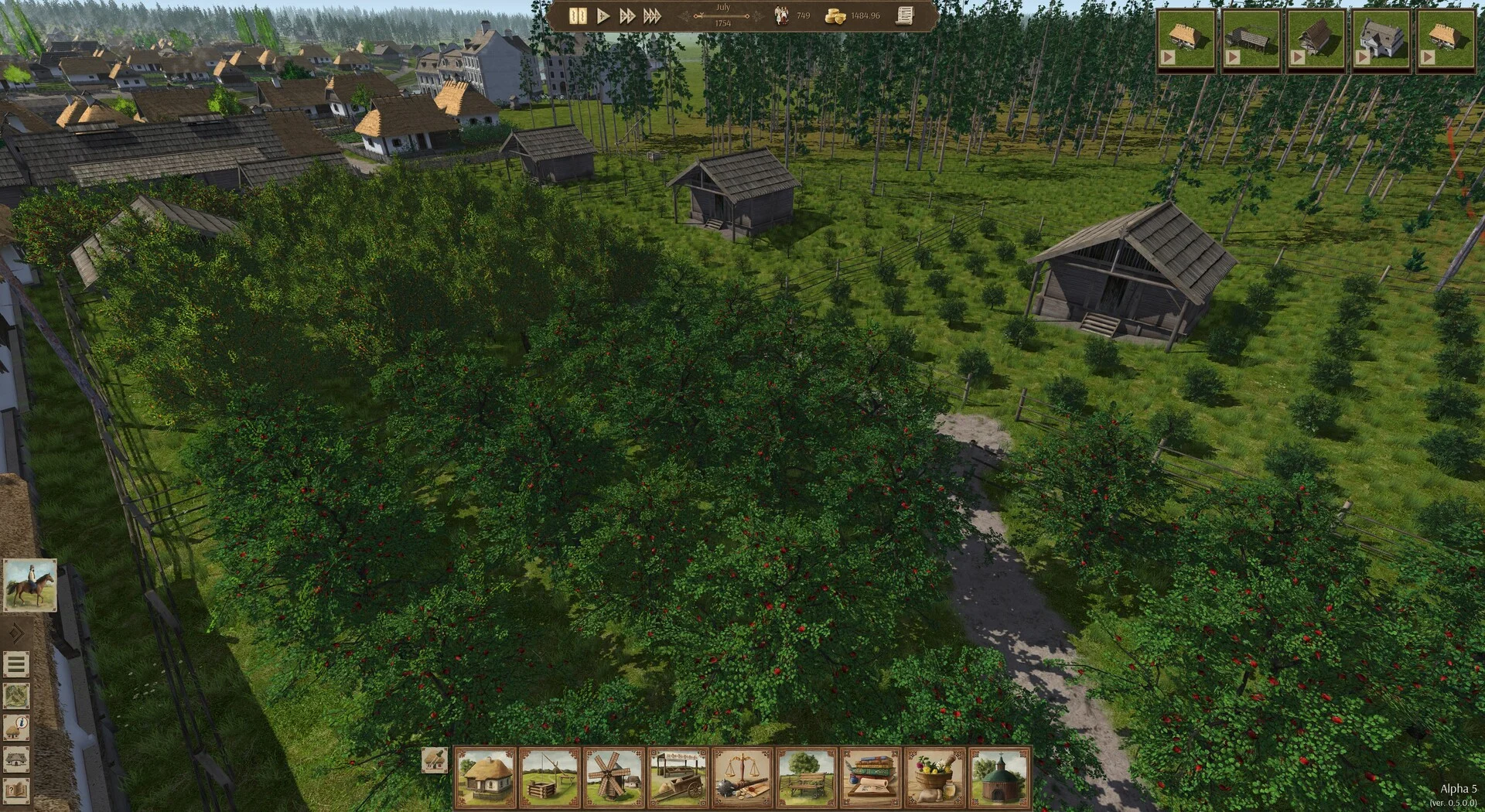Select the well building category

[x=549, y=777]
